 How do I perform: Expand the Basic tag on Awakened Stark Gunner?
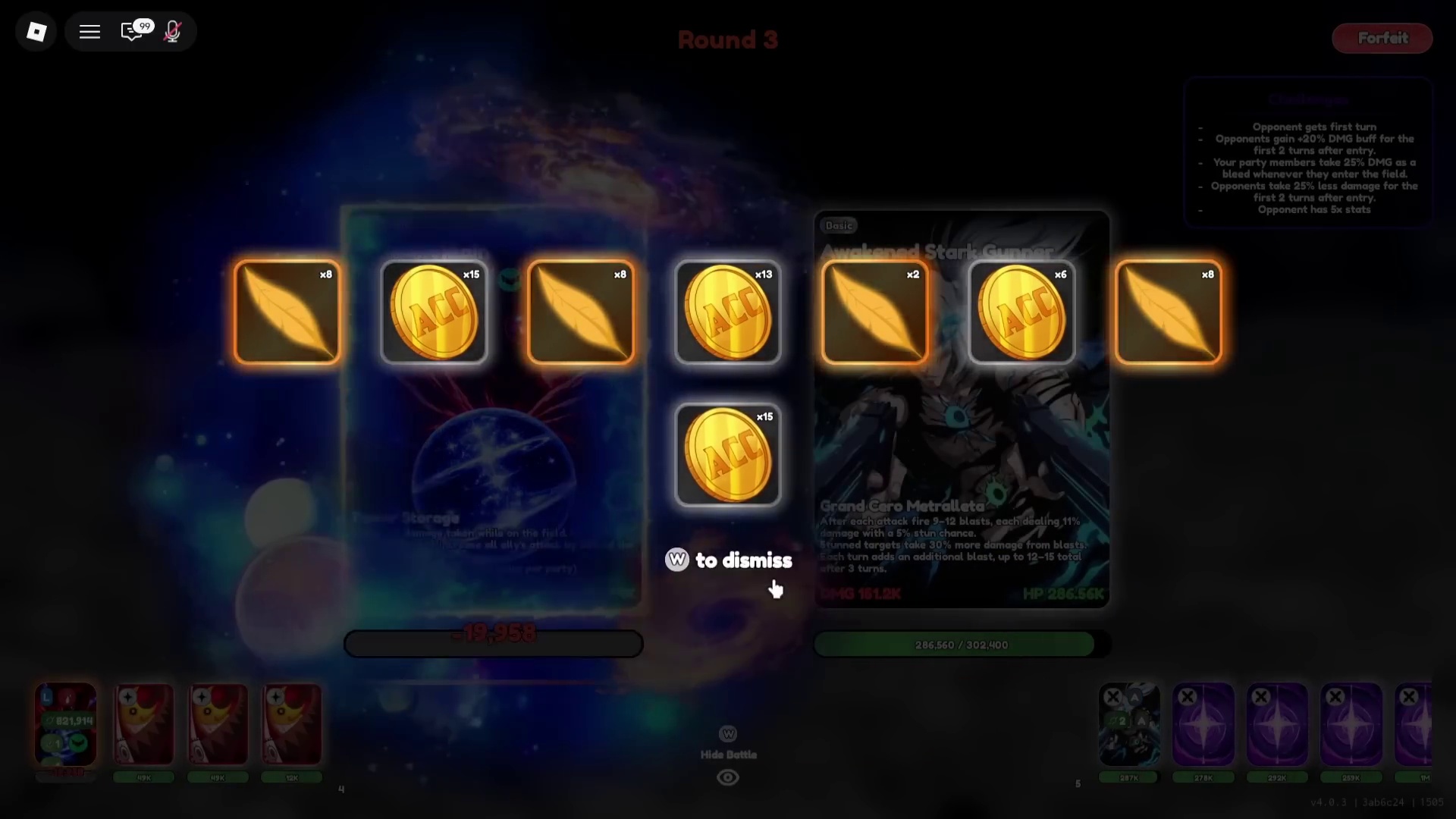click(x=839, y=224)
